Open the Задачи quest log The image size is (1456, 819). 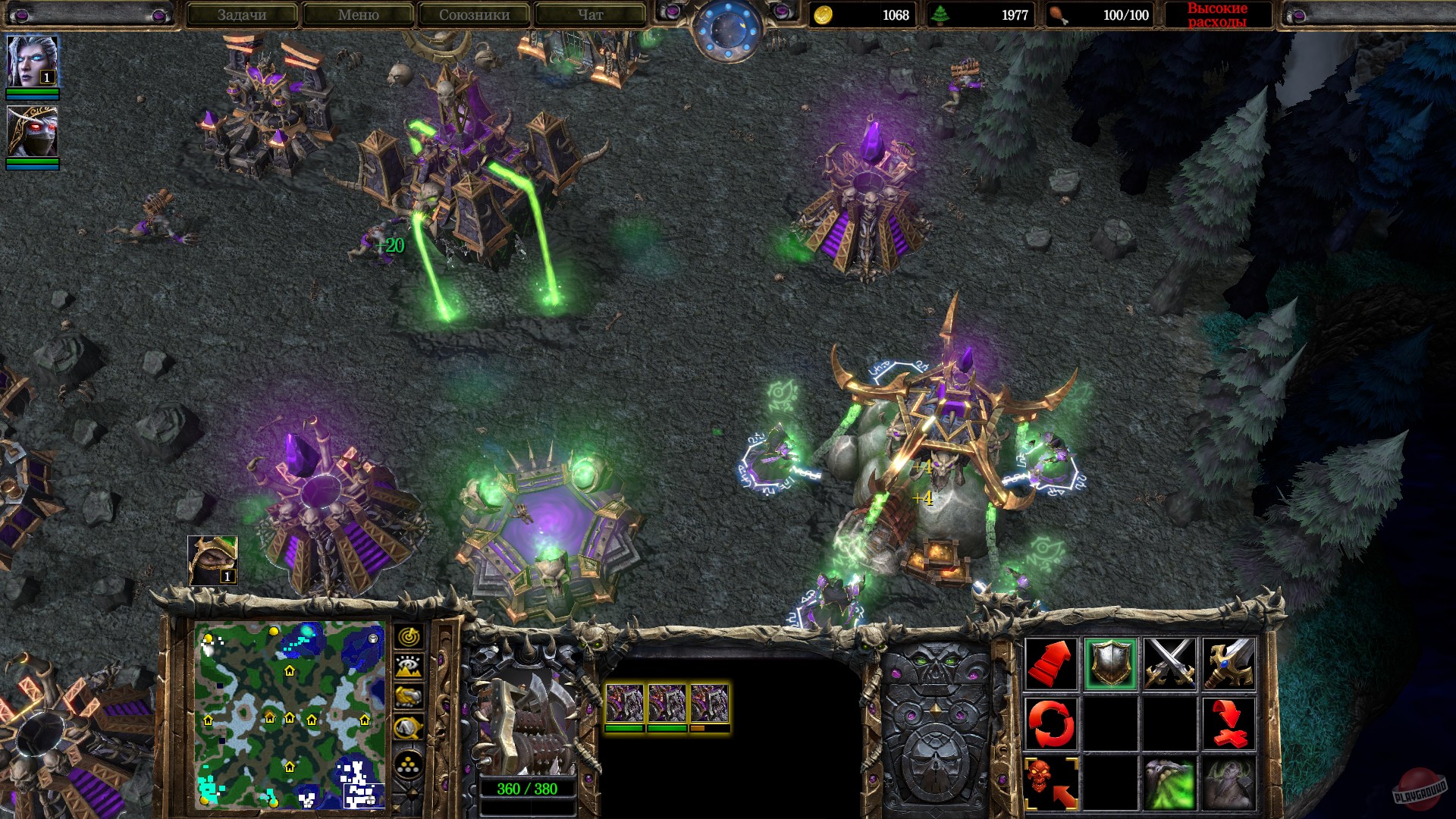(x=244, y=14)
